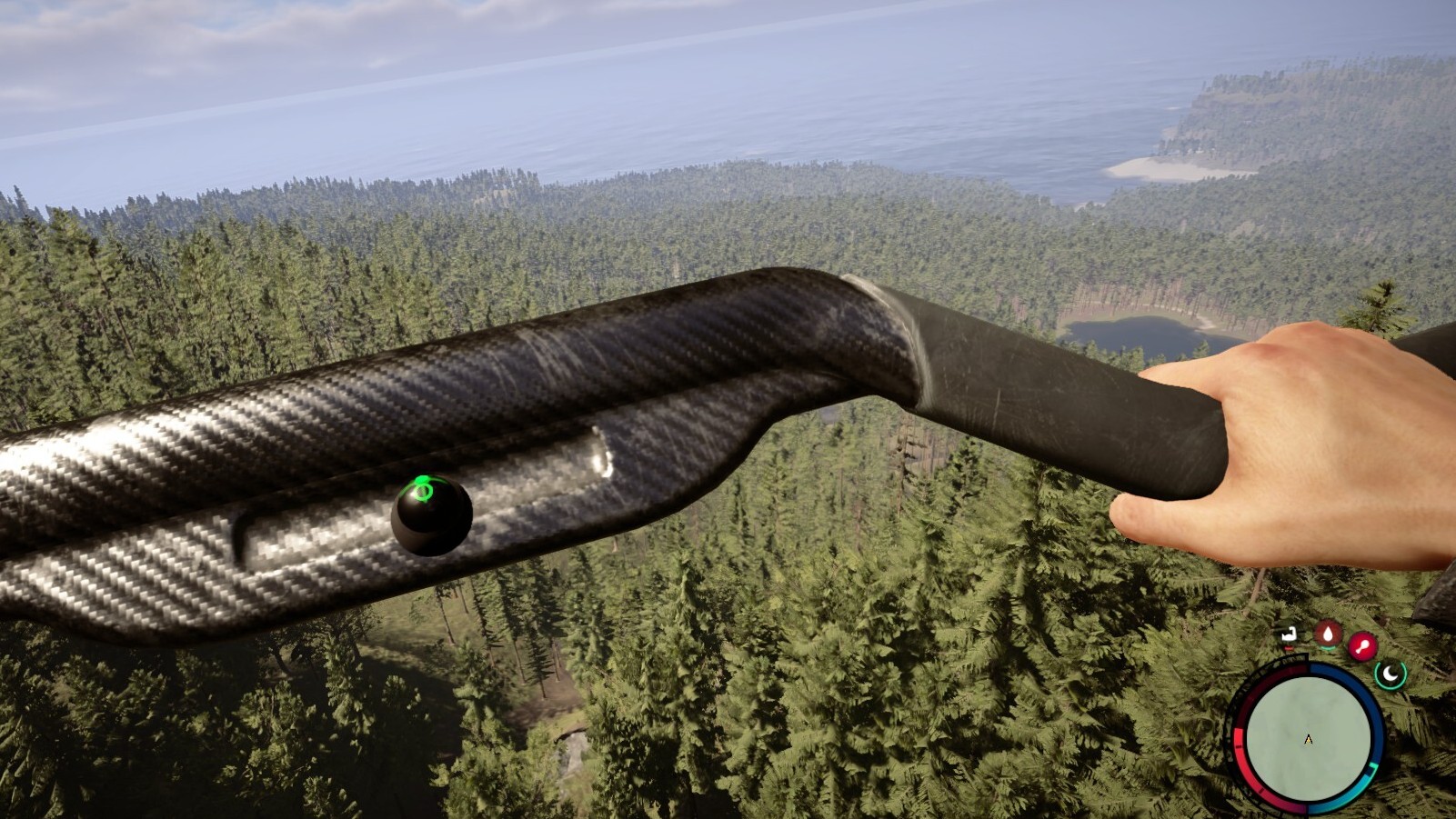Viewport: 1456px width, 819px height.
Task: Click the green ring light on the GPS beacon
Action: 425,490
